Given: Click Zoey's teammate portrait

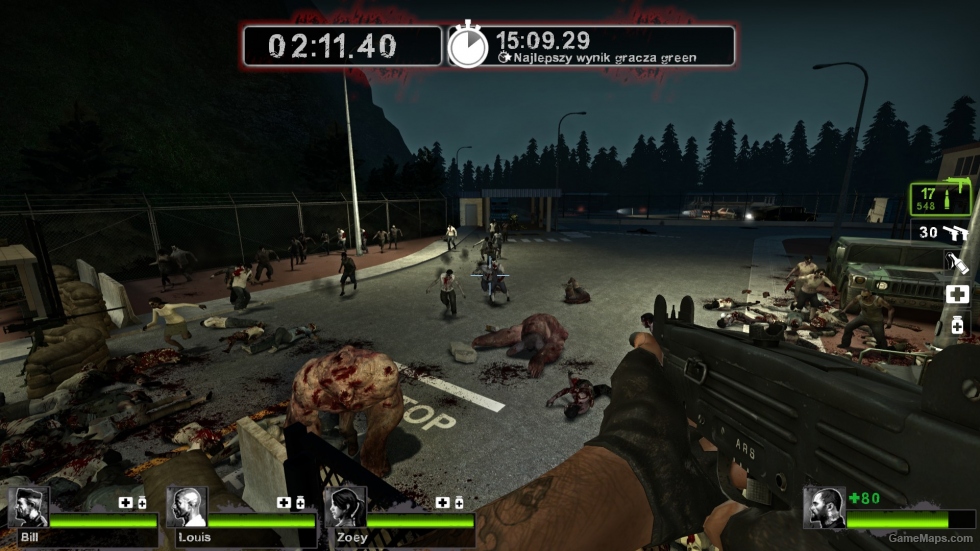Looking at the screenshot, I should (x=344, y=508).
